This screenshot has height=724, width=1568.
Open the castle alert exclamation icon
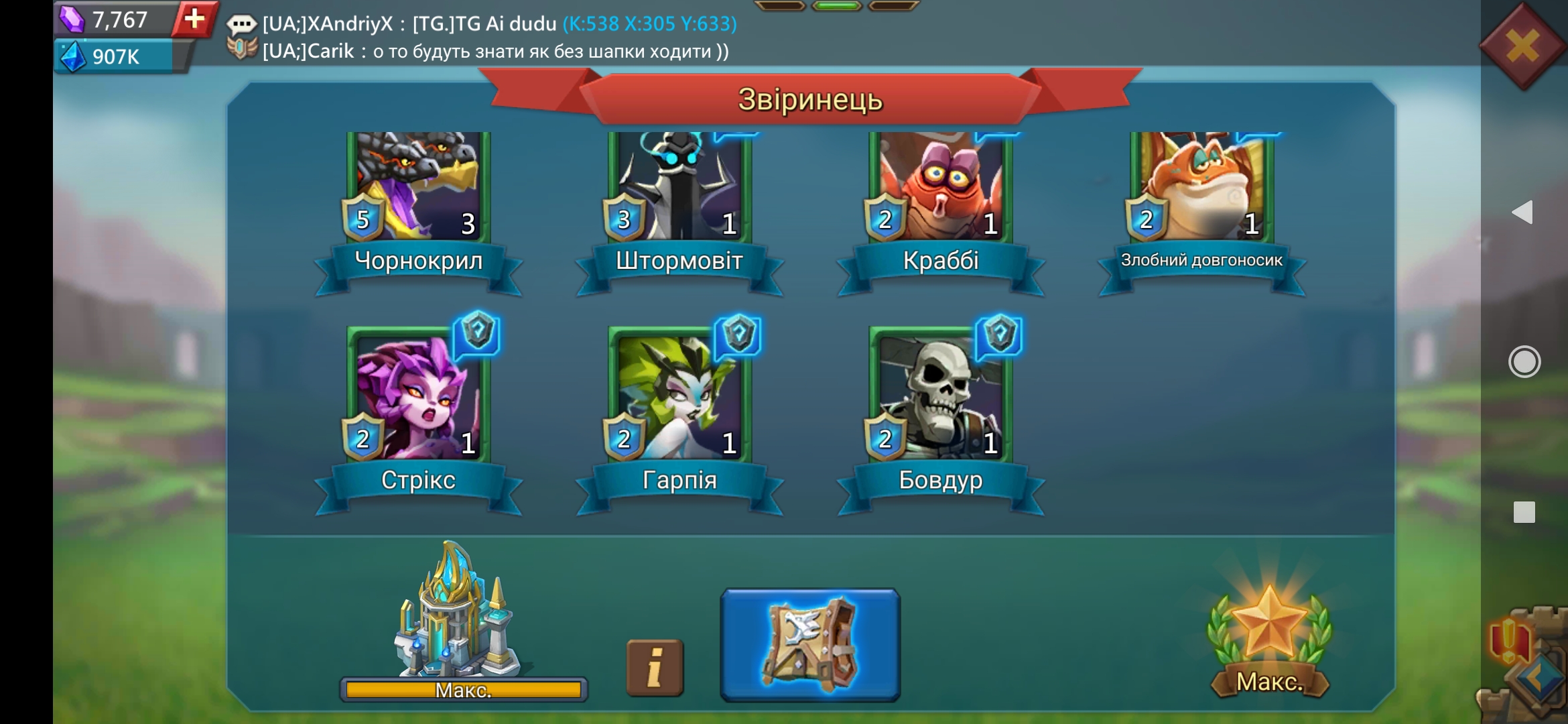click(x=1509, y=640)
